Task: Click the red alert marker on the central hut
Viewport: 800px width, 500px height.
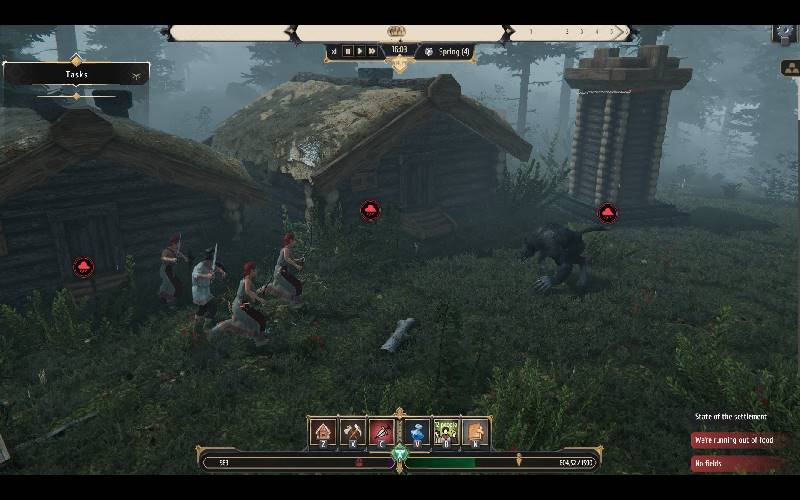Action: [x=371, y=211]
